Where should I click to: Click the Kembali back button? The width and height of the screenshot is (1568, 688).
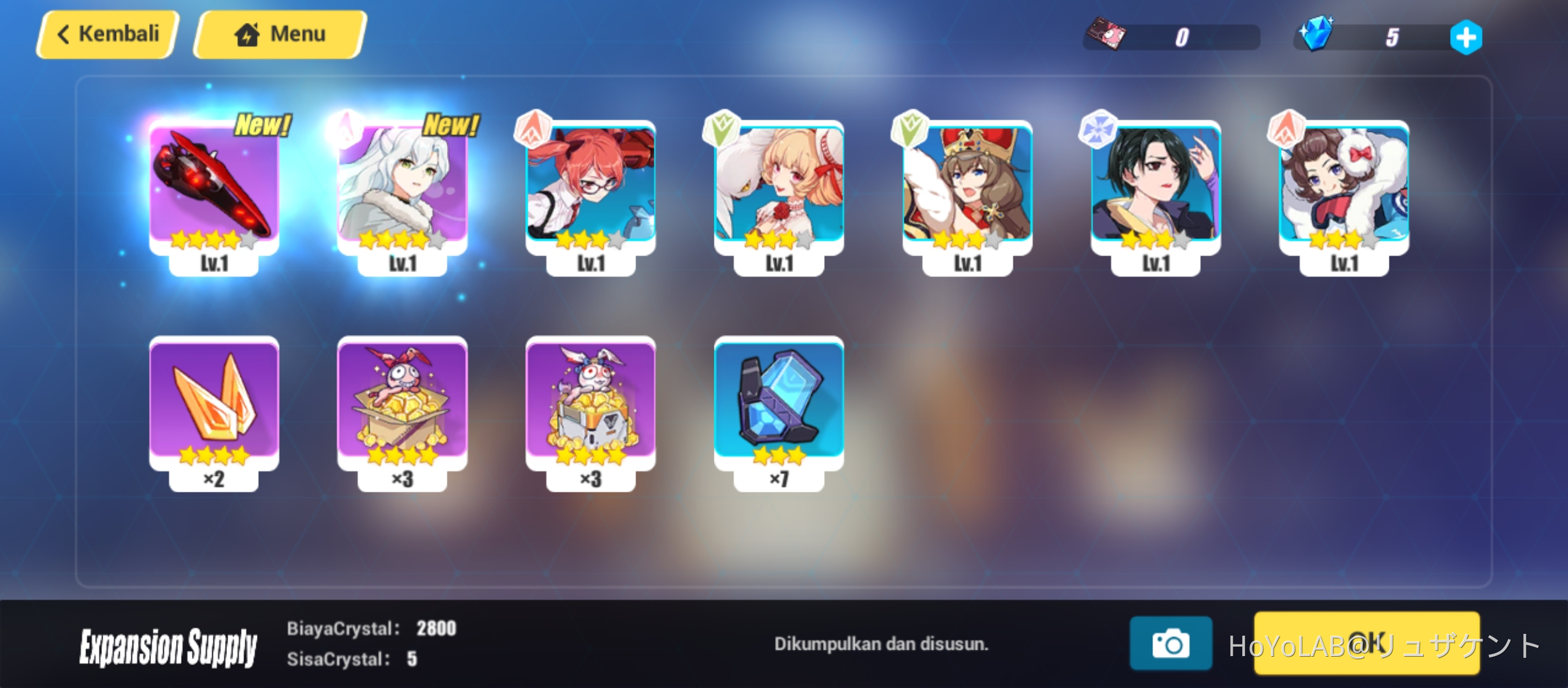107,33
